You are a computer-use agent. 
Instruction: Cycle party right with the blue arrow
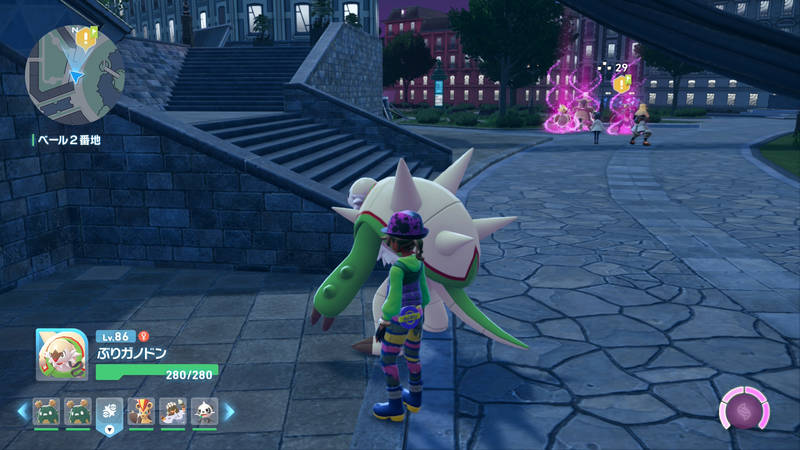coord(229,411)
